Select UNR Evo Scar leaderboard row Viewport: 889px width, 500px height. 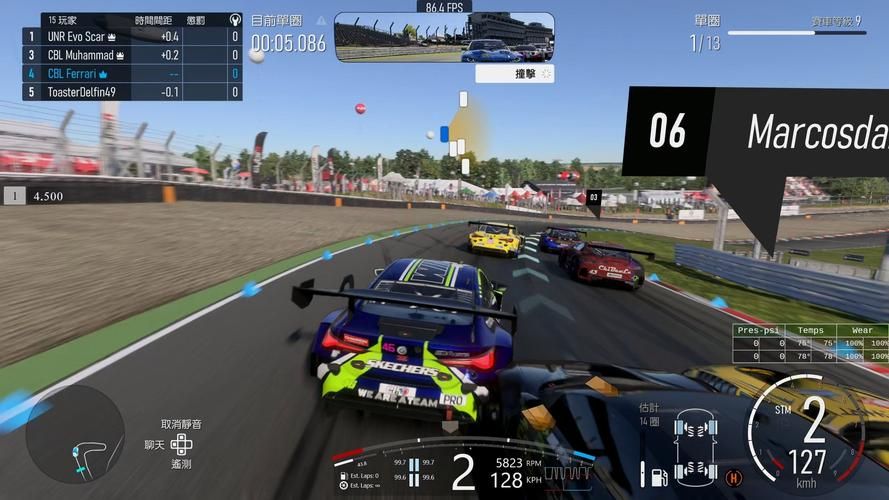(x=130, y=37)
